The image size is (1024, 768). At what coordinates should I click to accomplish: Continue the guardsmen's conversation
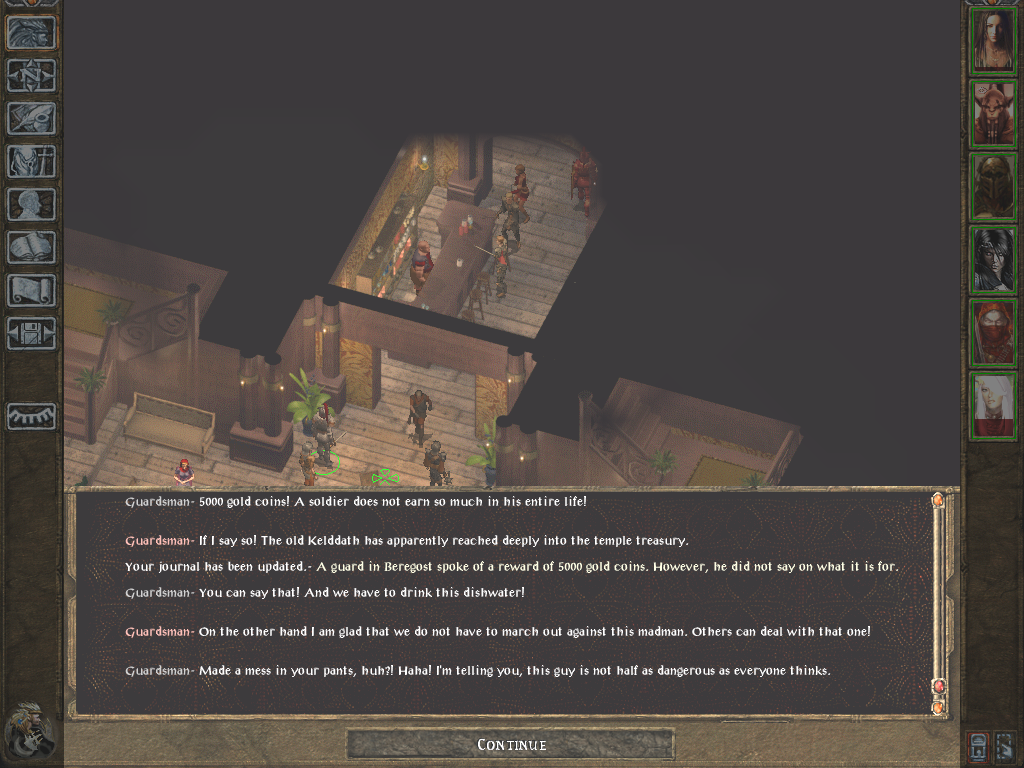click(x=511, y=744)
